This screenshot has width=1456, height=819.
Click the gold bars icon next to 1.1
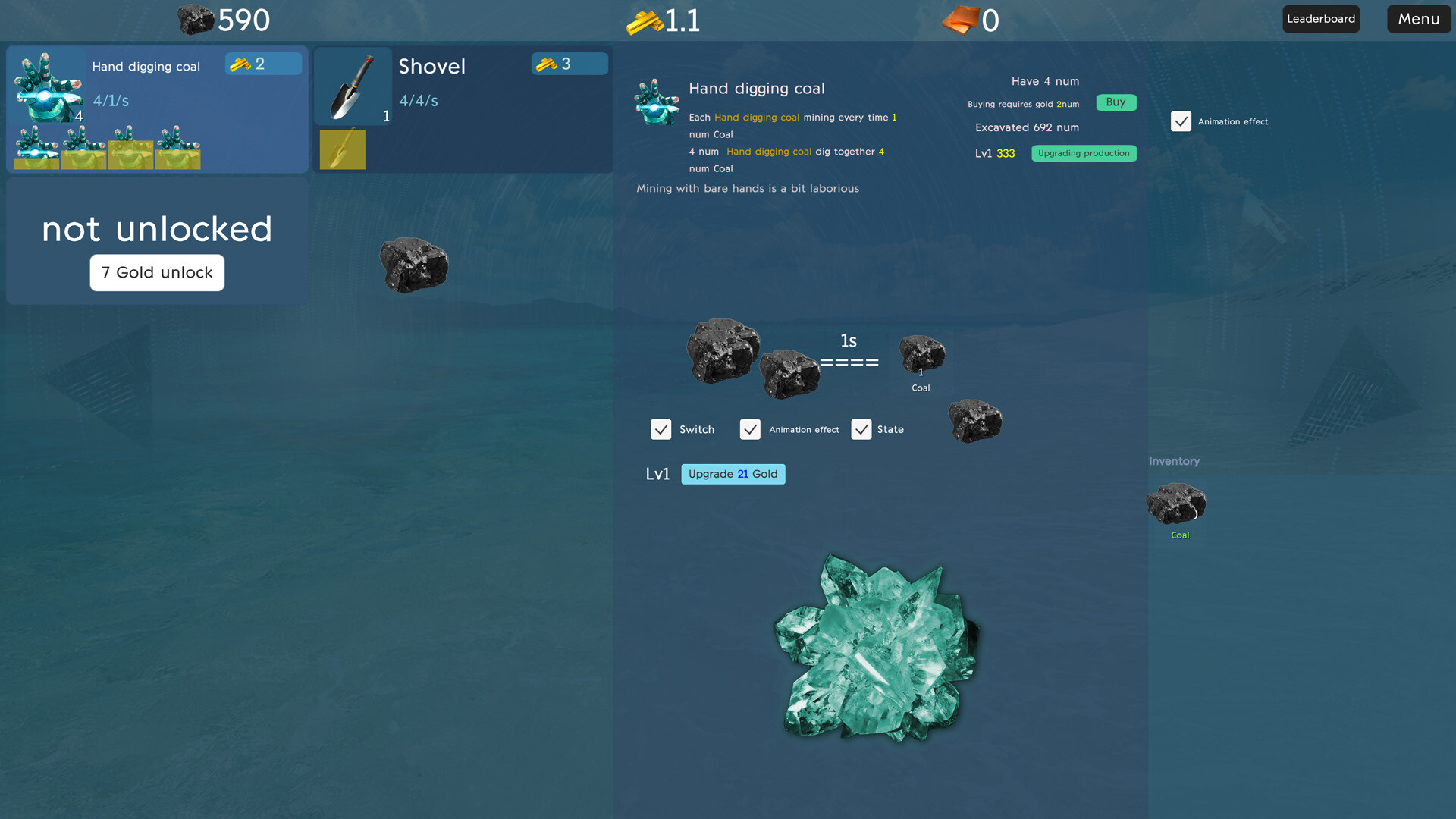(x=646, y=20)
